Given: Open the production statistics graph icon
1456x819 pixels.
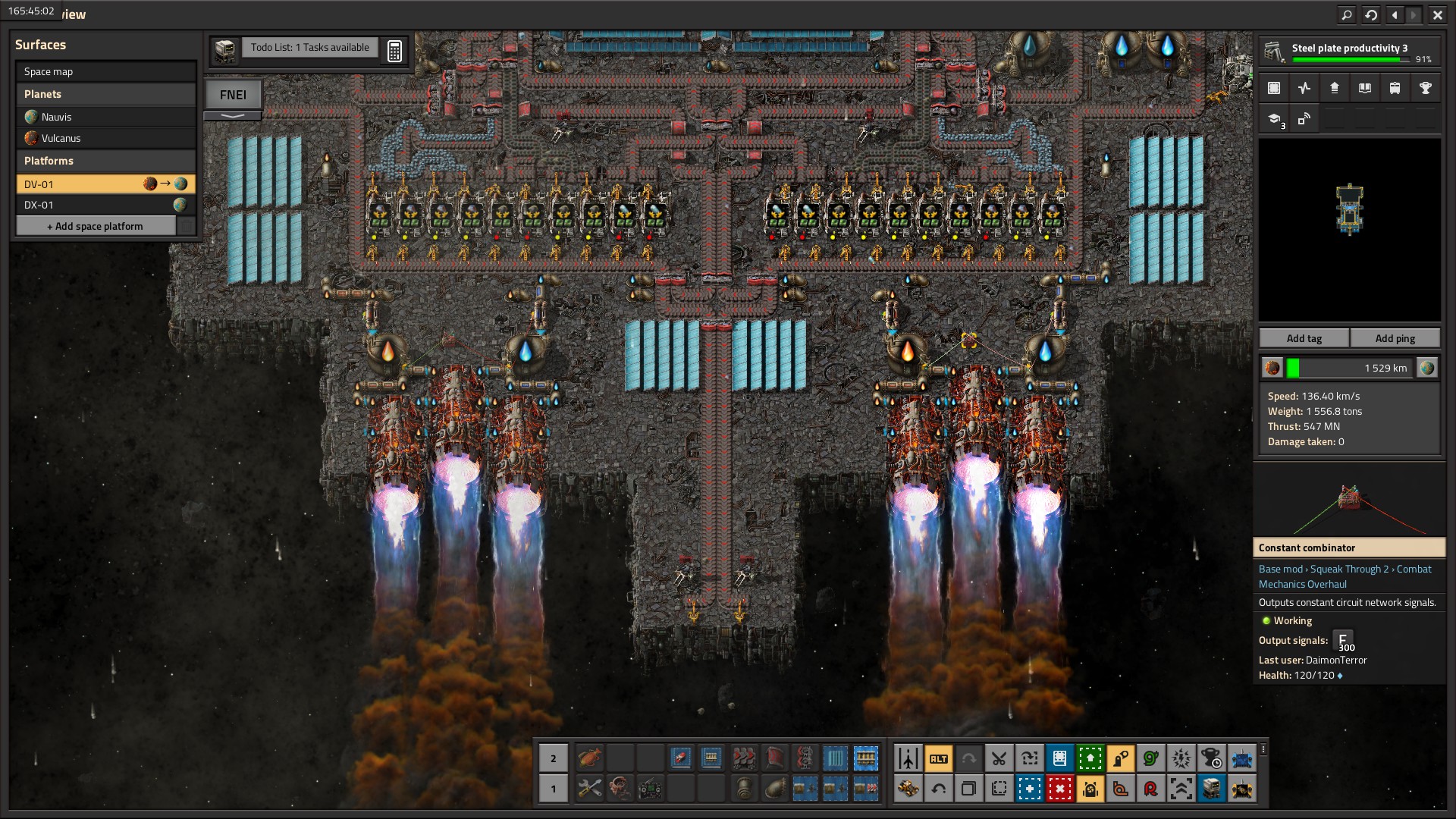Looking at the screenshot, I should [x=1304, y=88].
